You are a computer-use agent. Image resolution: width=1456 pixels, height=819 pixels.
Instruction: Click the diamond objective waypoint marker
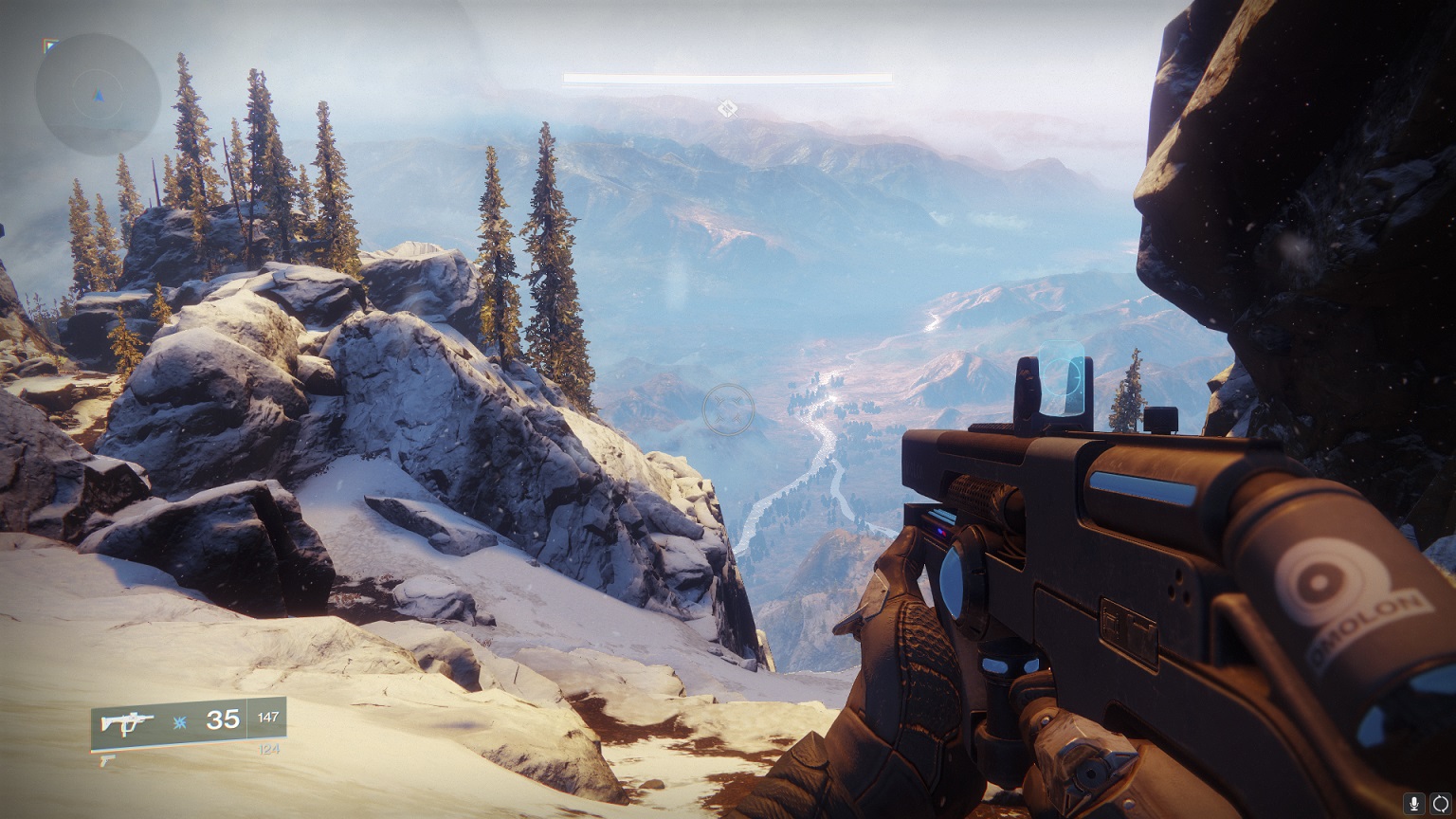(x=727, y=109)
